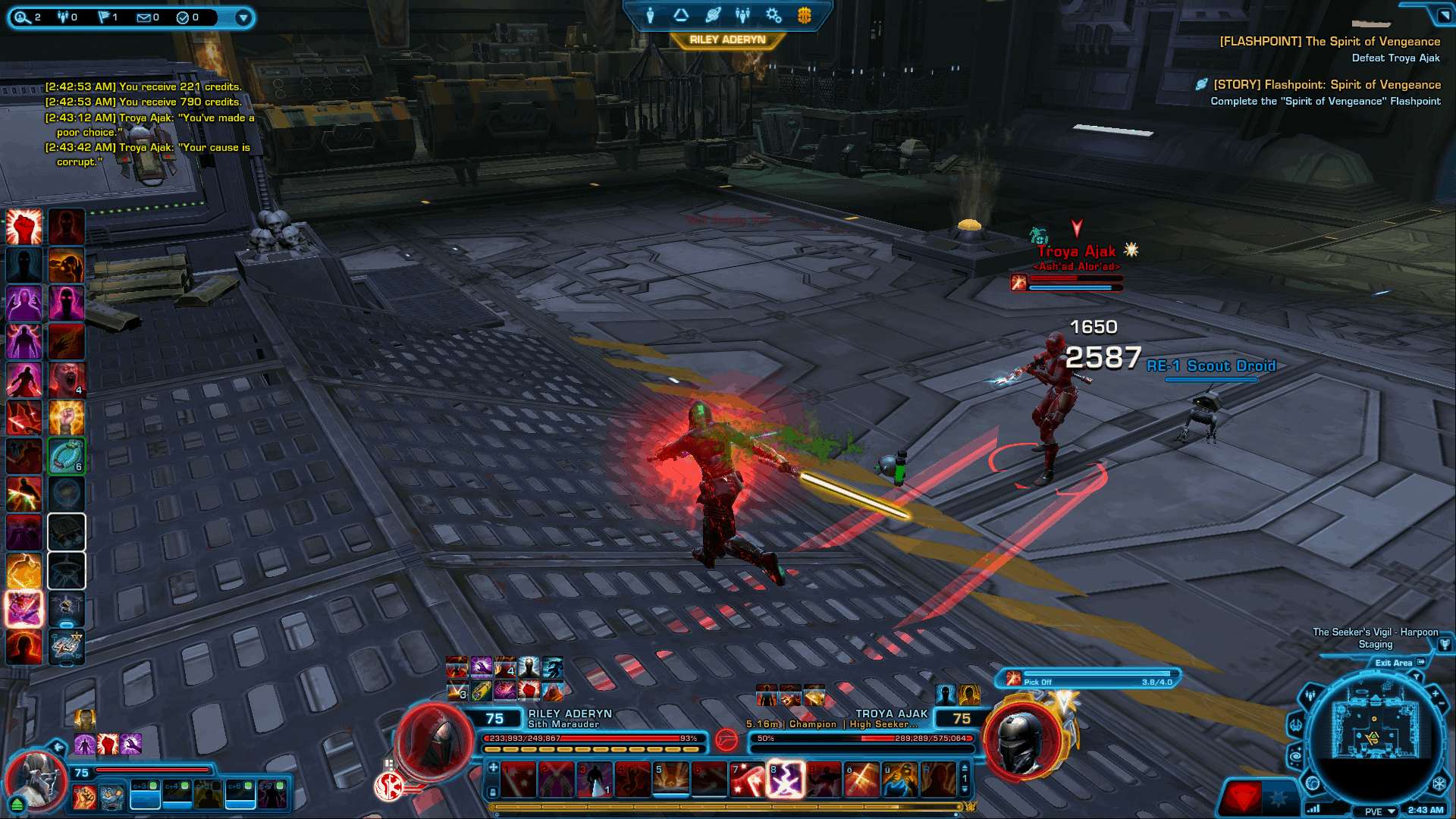Click the Empire snowflake icon near the minimap
The width and height of the screenshot is (1456, 819).
pos(1439,783)
